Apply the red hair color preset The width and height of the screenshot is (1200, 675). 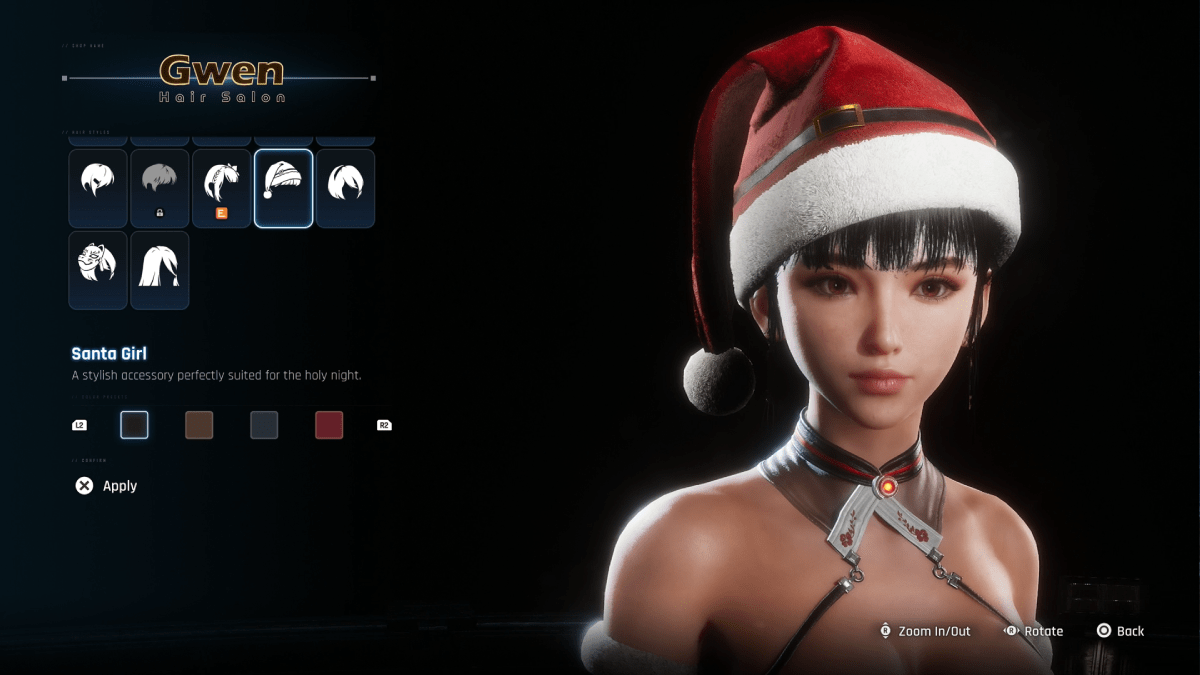click(x=329, y=425)
